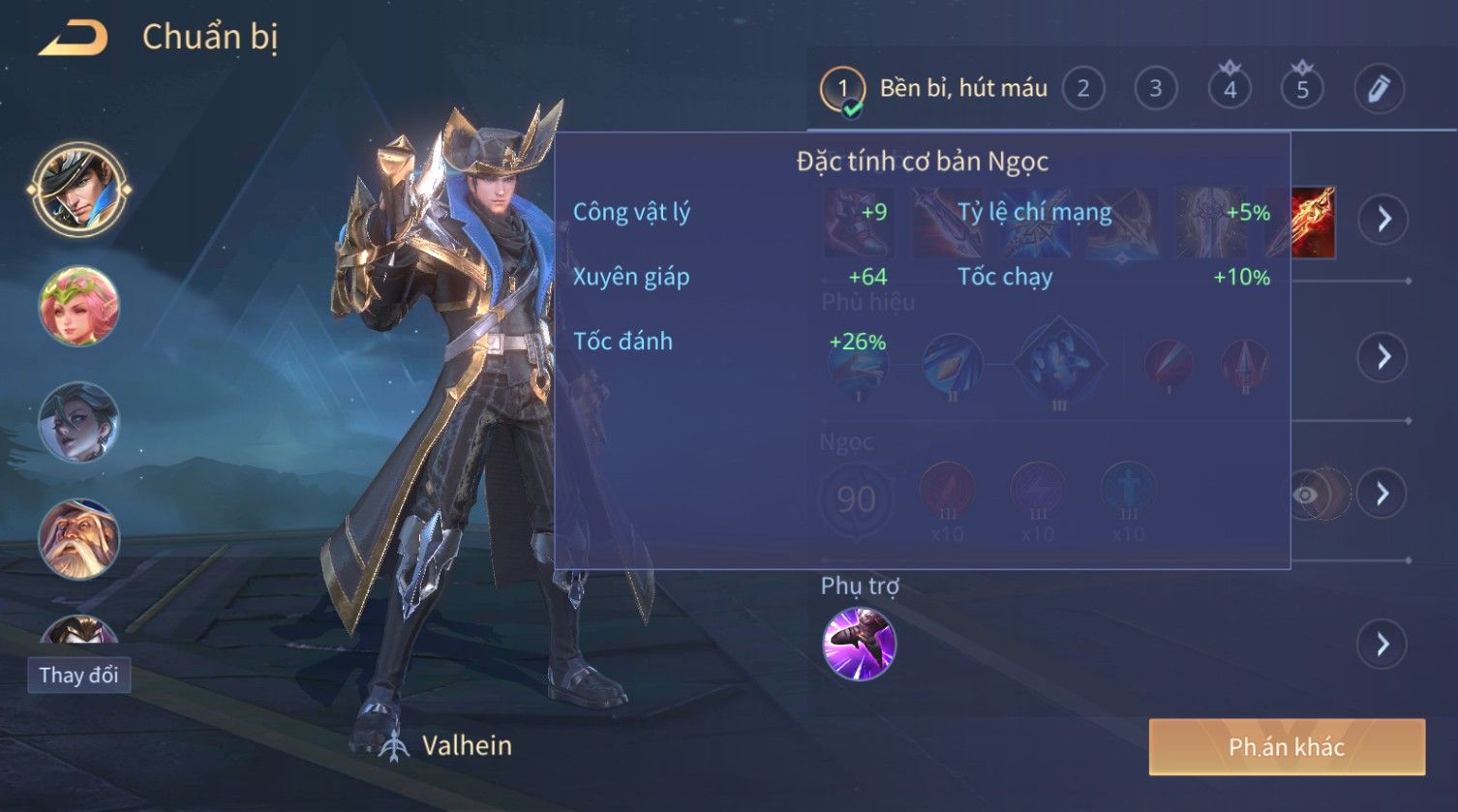Edit preset name with pencil icon

(x=1379, y=89)
